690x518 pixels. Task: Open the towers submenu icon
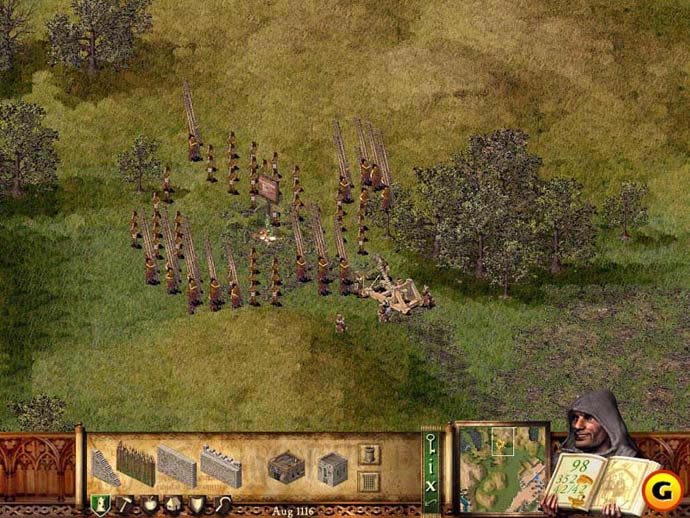tap(368, 455)
